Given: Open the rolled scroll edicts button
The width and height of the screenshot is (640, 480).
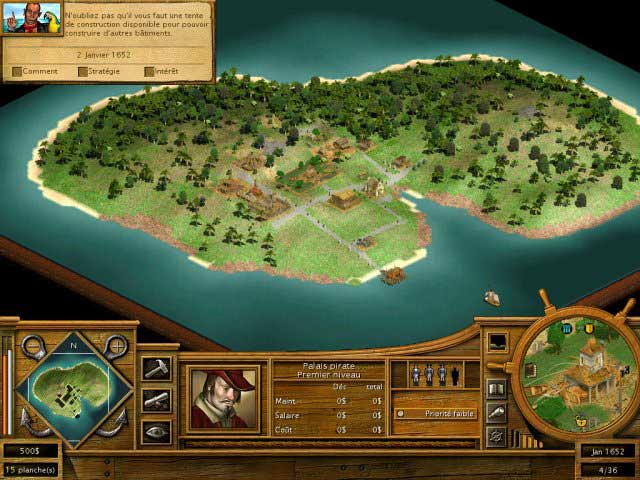Looking at the screenshot, I should click(156, 401).
